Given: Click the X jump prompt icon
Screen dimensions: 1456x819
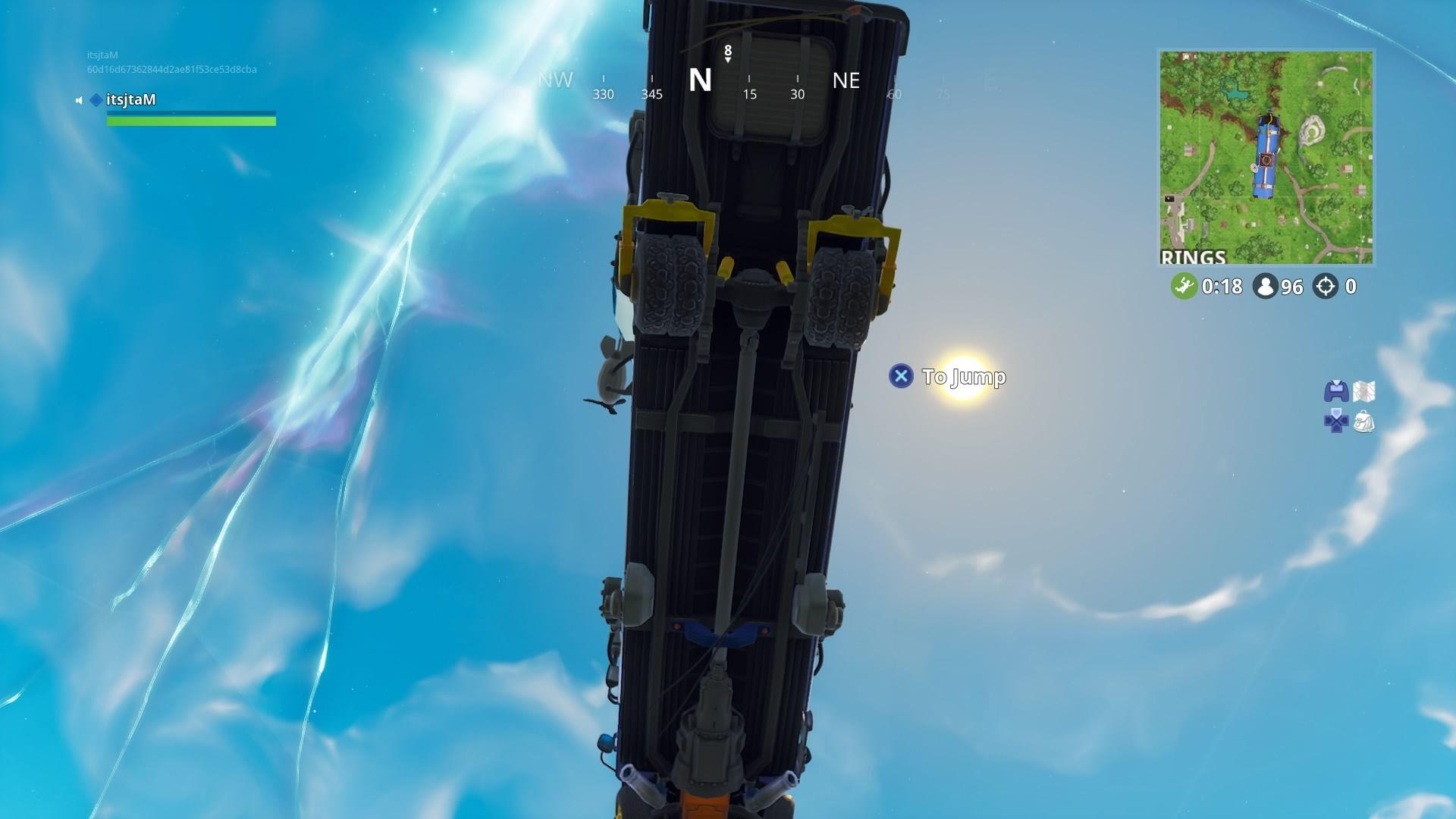Looking at the screenshot, I should coord(901,377).
